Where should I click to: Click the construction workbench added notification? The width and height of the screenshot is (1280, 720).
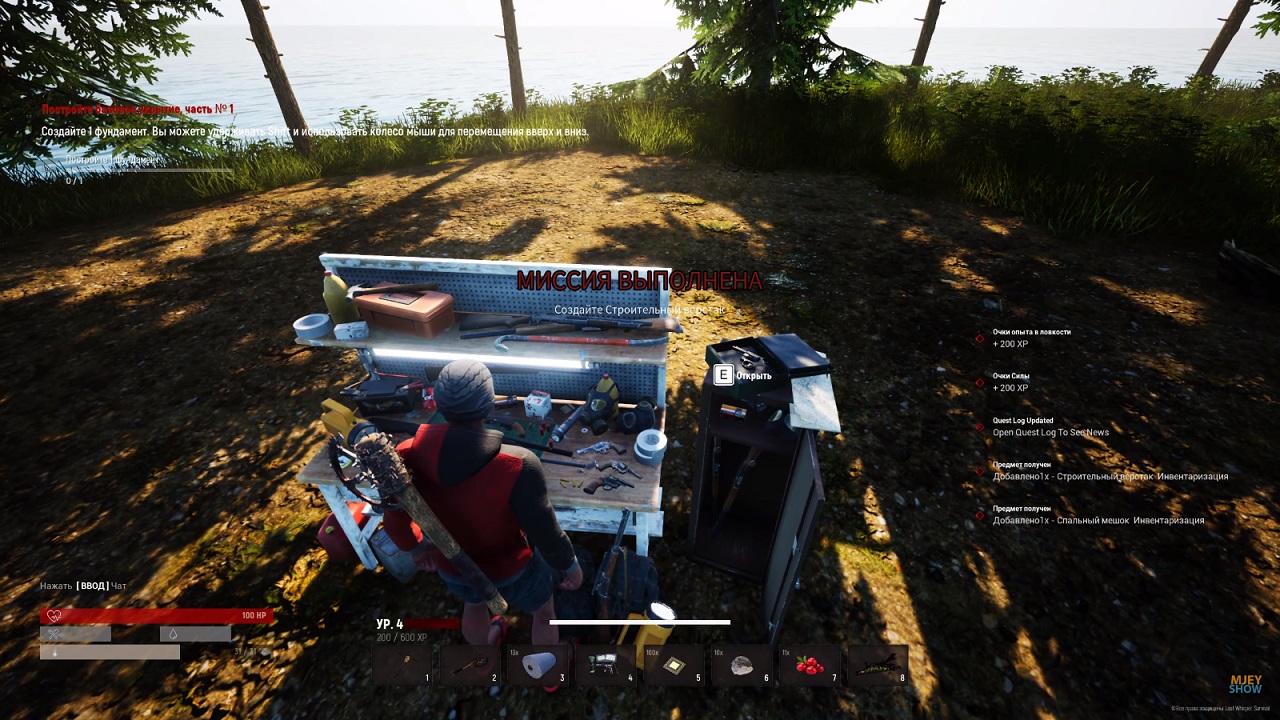tap(1109, 471)
